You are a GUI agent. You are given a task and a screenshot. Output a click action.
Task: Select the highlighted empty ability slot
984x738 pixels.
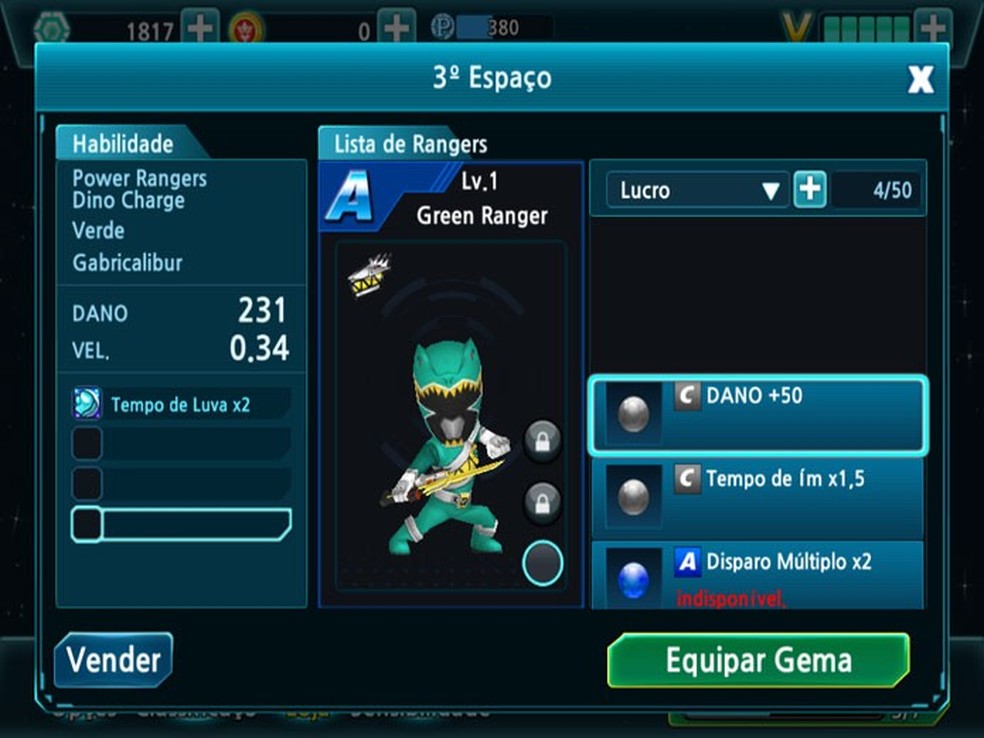(181, 524)
